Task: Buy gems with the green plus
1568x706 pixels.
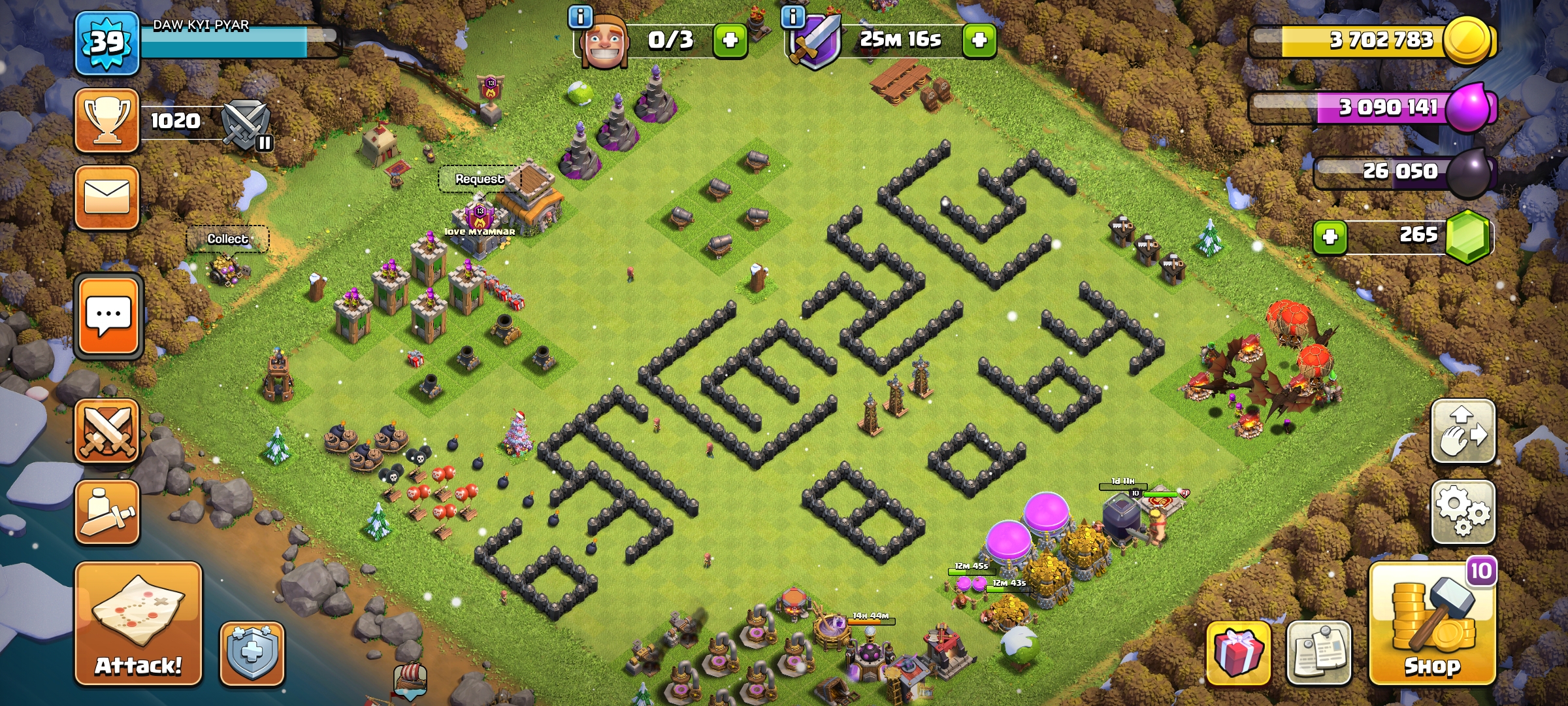Action: click(1330, 237)
